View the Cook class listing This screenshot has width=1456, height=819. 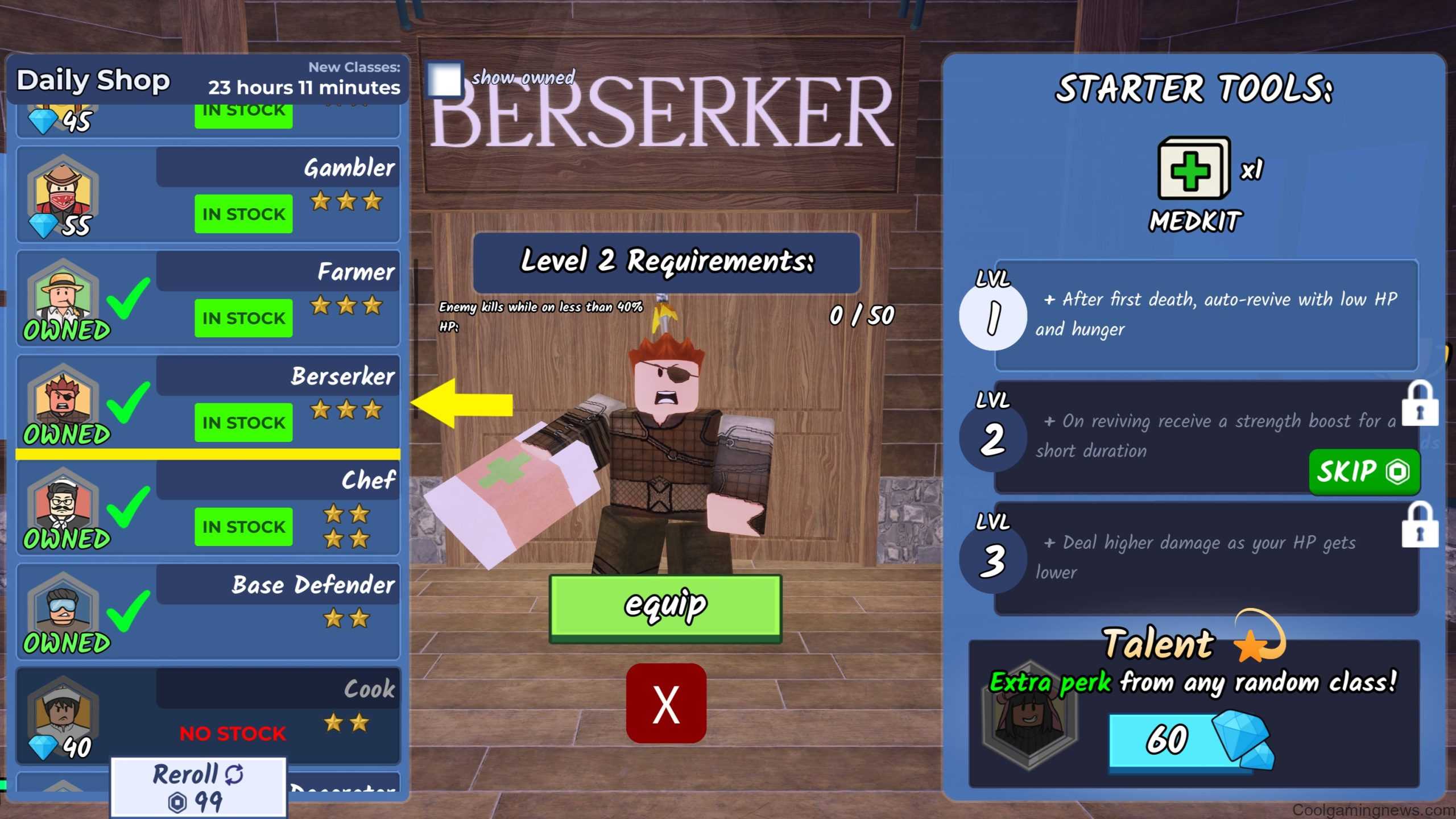click(208, 715)
